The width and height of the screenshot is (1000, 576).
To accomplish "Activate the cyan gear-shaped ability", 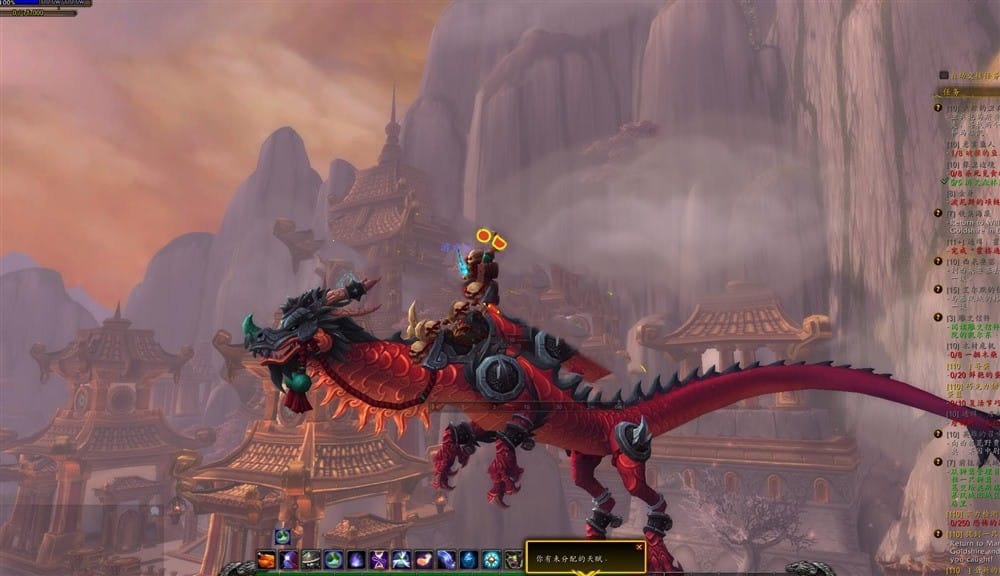I will 491,560.
